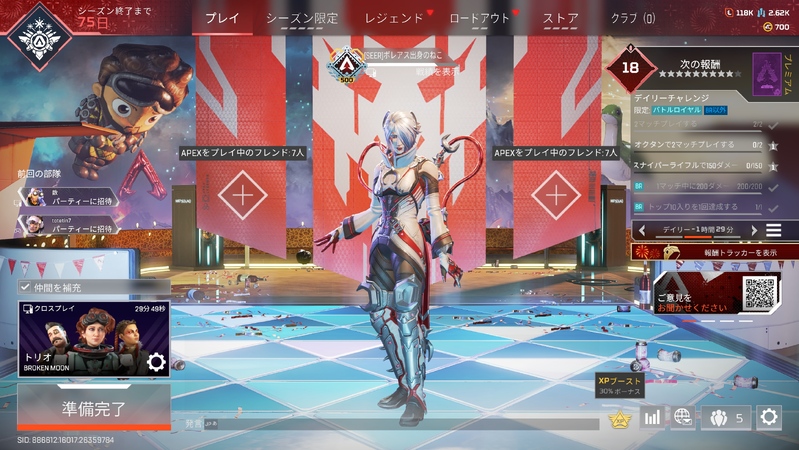Open the battle pass level 18 badge

[629, 68]
